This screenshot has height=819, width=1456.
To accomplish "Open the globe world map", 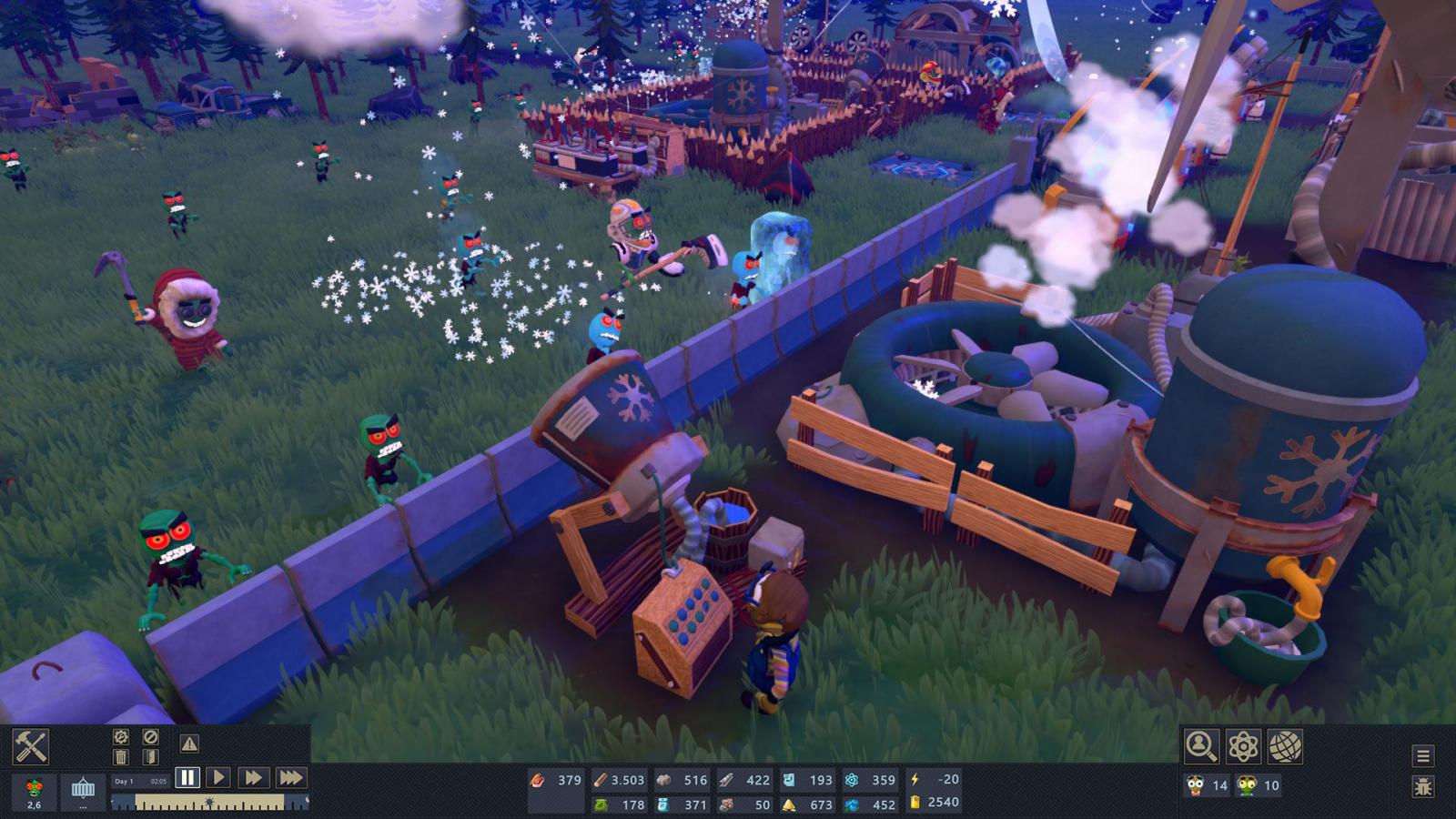I will click(1285, 746).
